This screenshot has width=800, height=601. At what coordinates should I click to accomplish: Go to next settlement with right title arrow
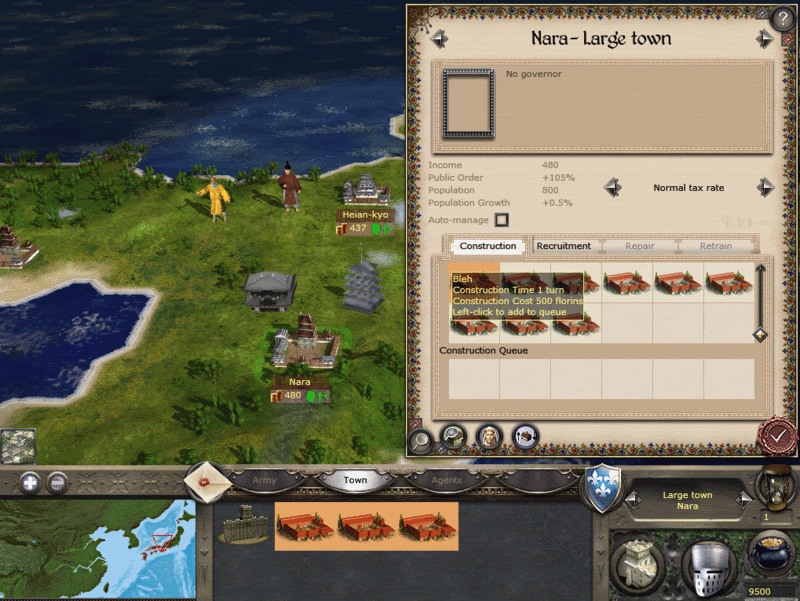765,39
